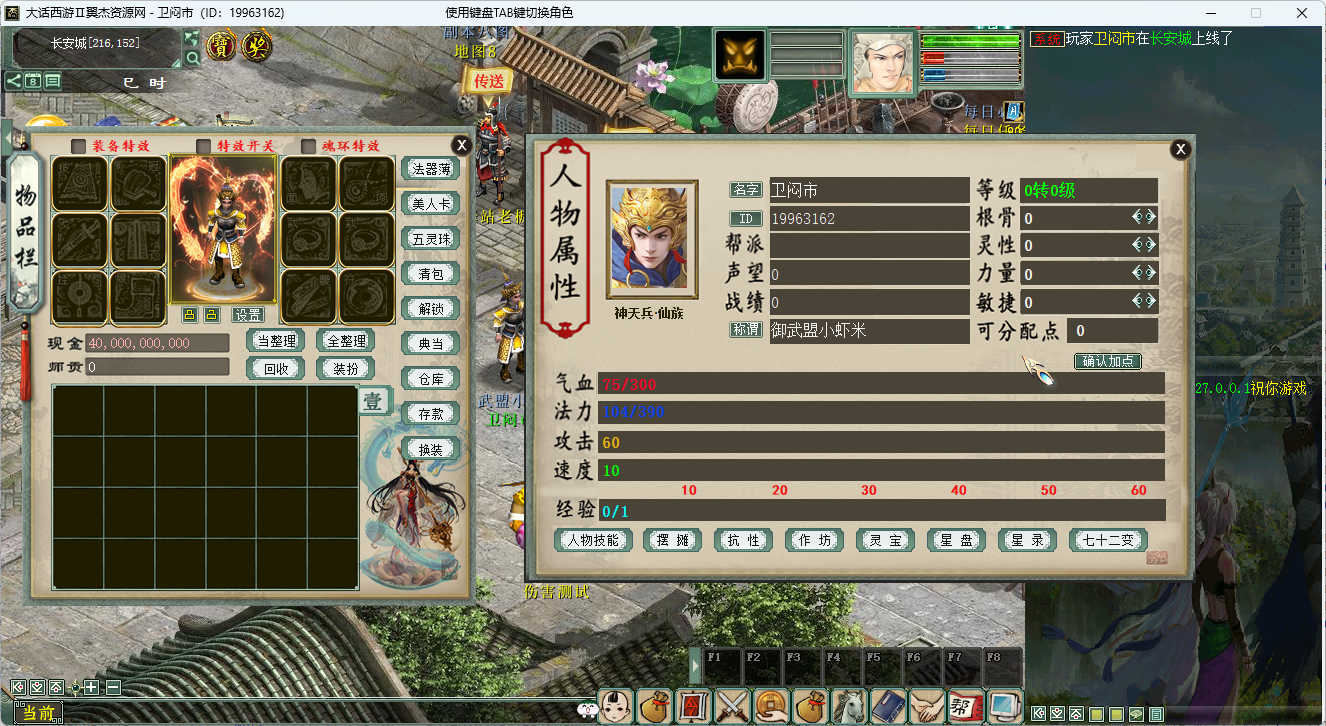Close the inventory panel
The image size is (1326, 726).
click(460, 145)
